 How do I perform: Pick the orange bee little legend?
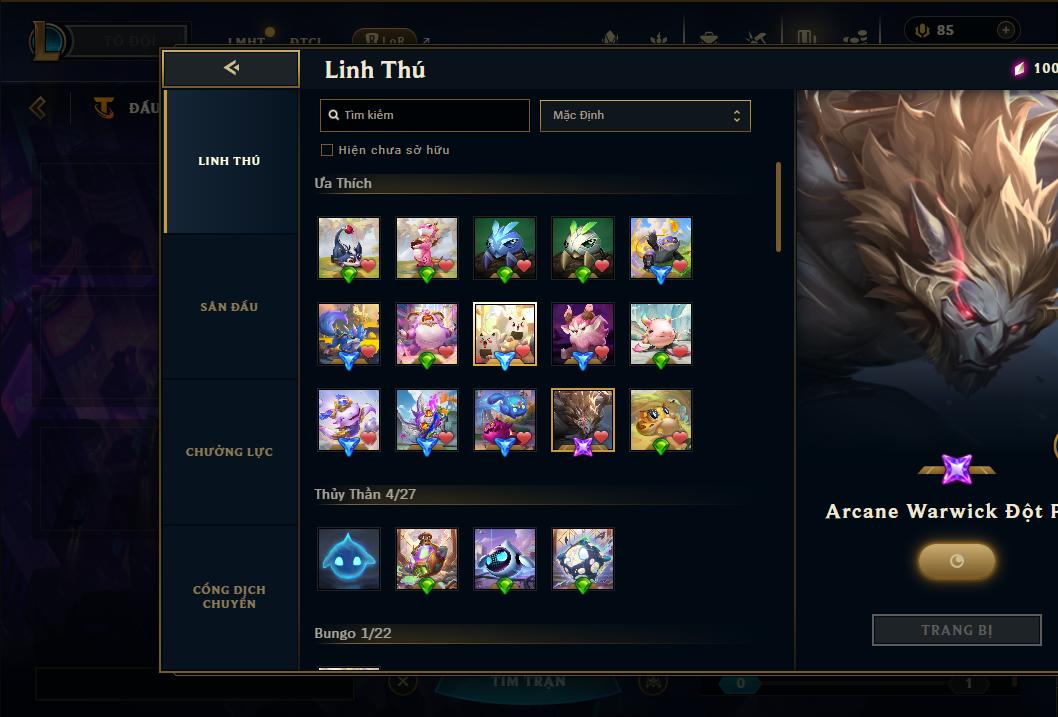[x=661, y=420]
